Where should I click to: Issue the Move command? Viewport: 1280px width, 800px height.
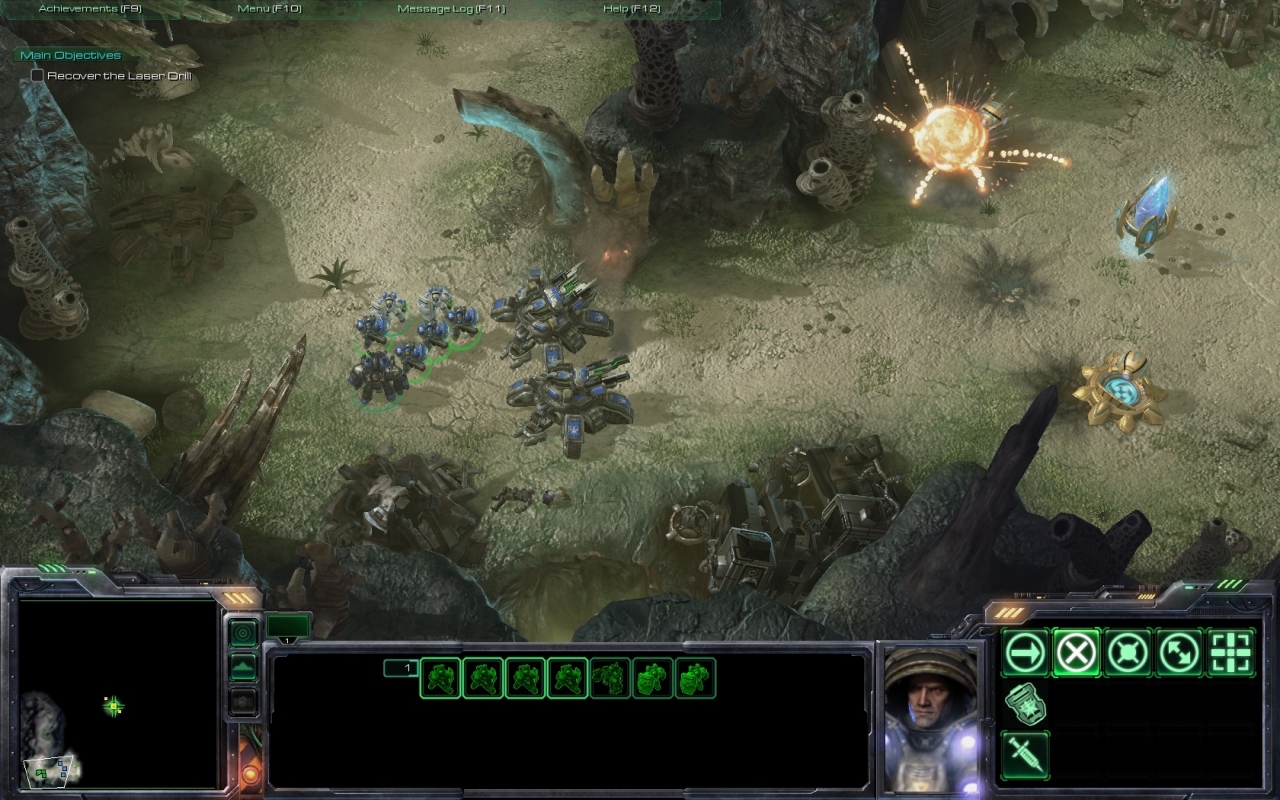click(x=1025, y=653)
